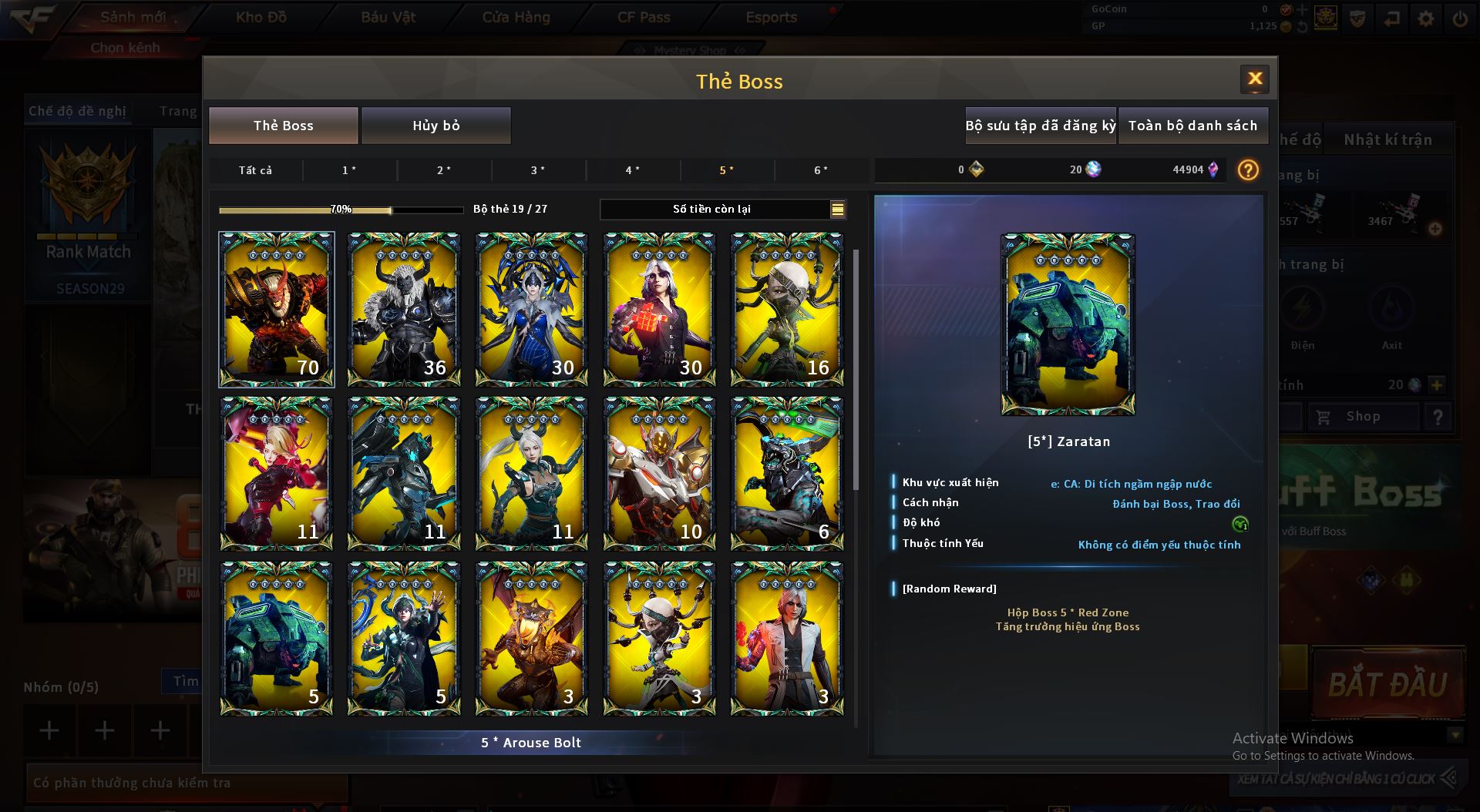1480x812 pixels.
Task: Choose the green armored Zaratan card with 5
Action: coord(276,638)
